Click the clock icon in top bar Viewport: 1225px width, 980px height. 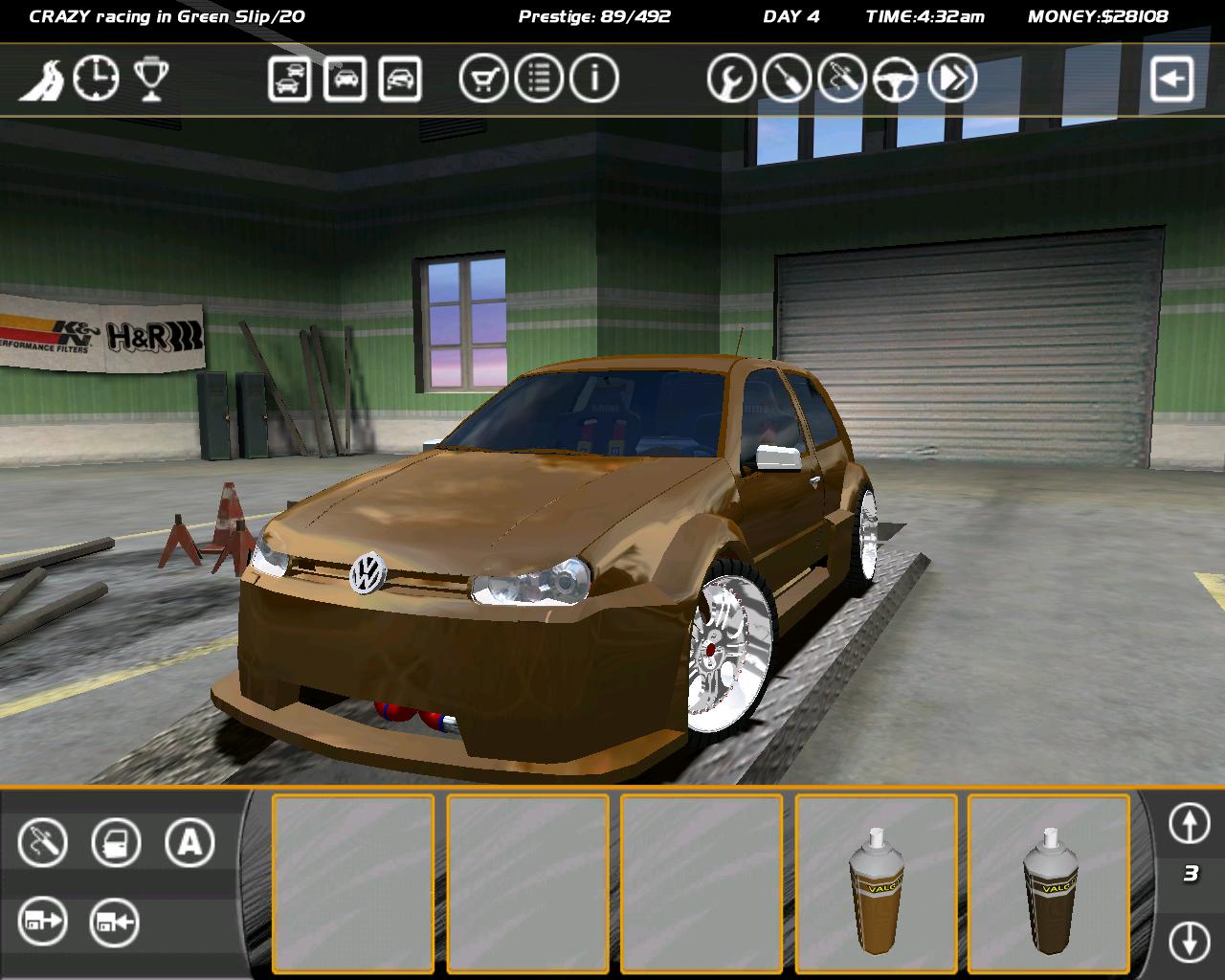click(97, 78)
